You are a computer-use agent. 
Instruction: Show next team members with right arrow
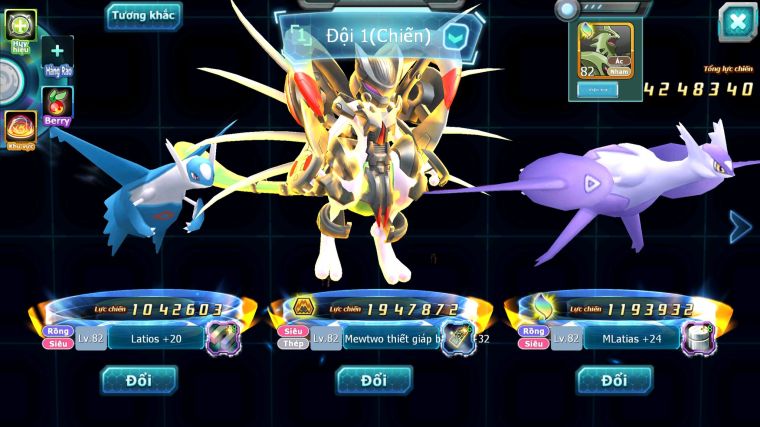pos(740,227)
